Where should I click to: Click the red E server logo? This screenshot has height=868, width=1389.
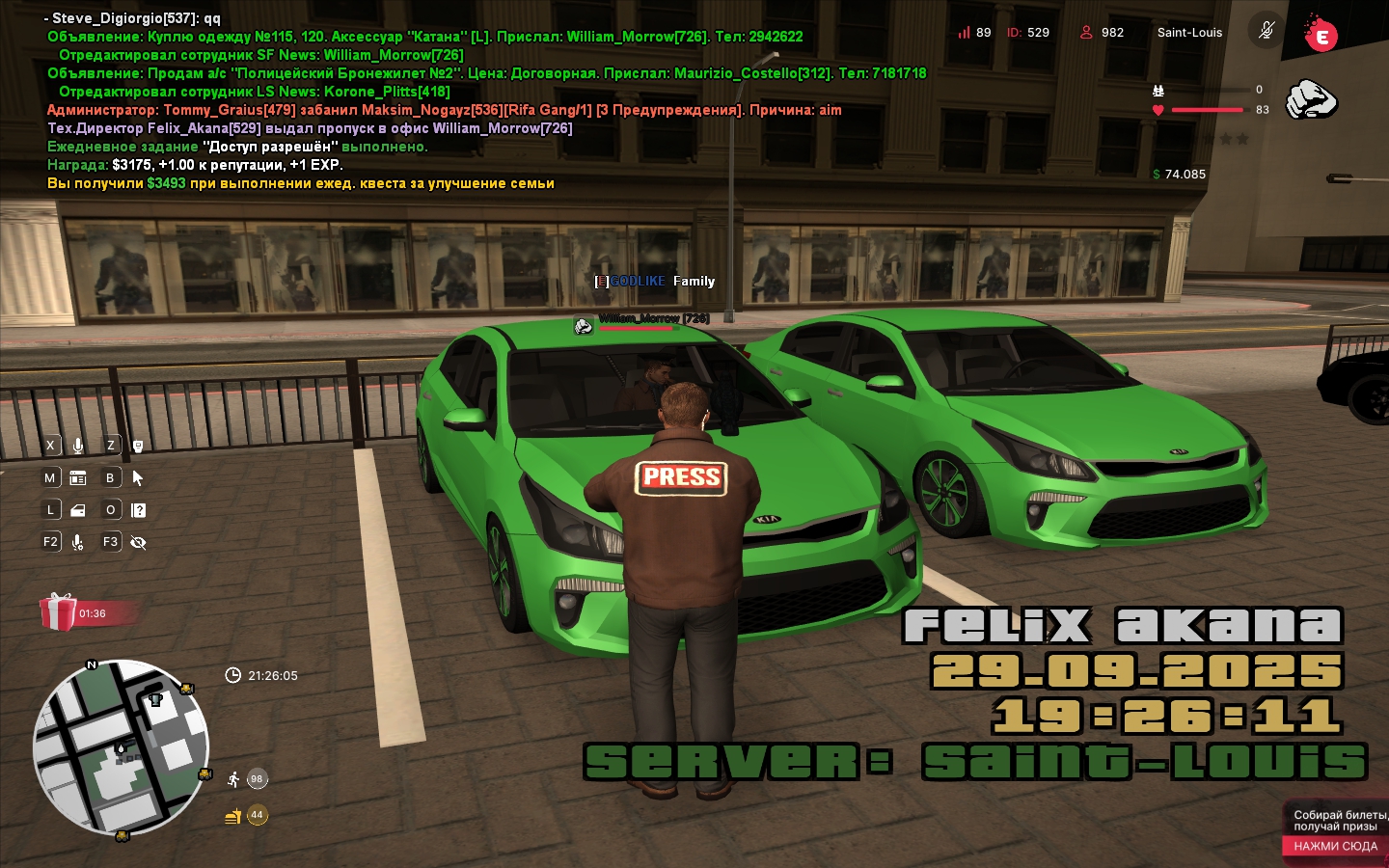pyautogui.click(x=1321, y=35)
